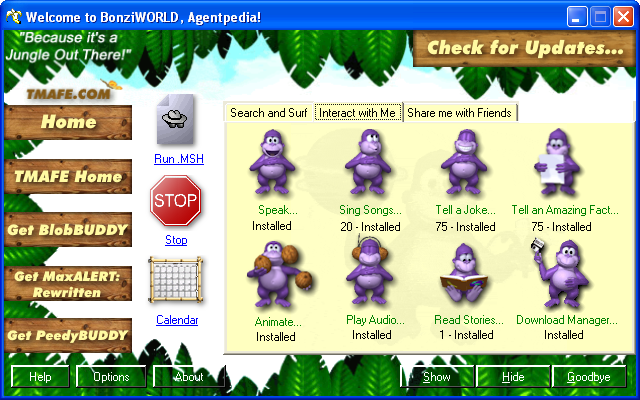Open Sing Songs Bonzi icon

pos(369,163)
